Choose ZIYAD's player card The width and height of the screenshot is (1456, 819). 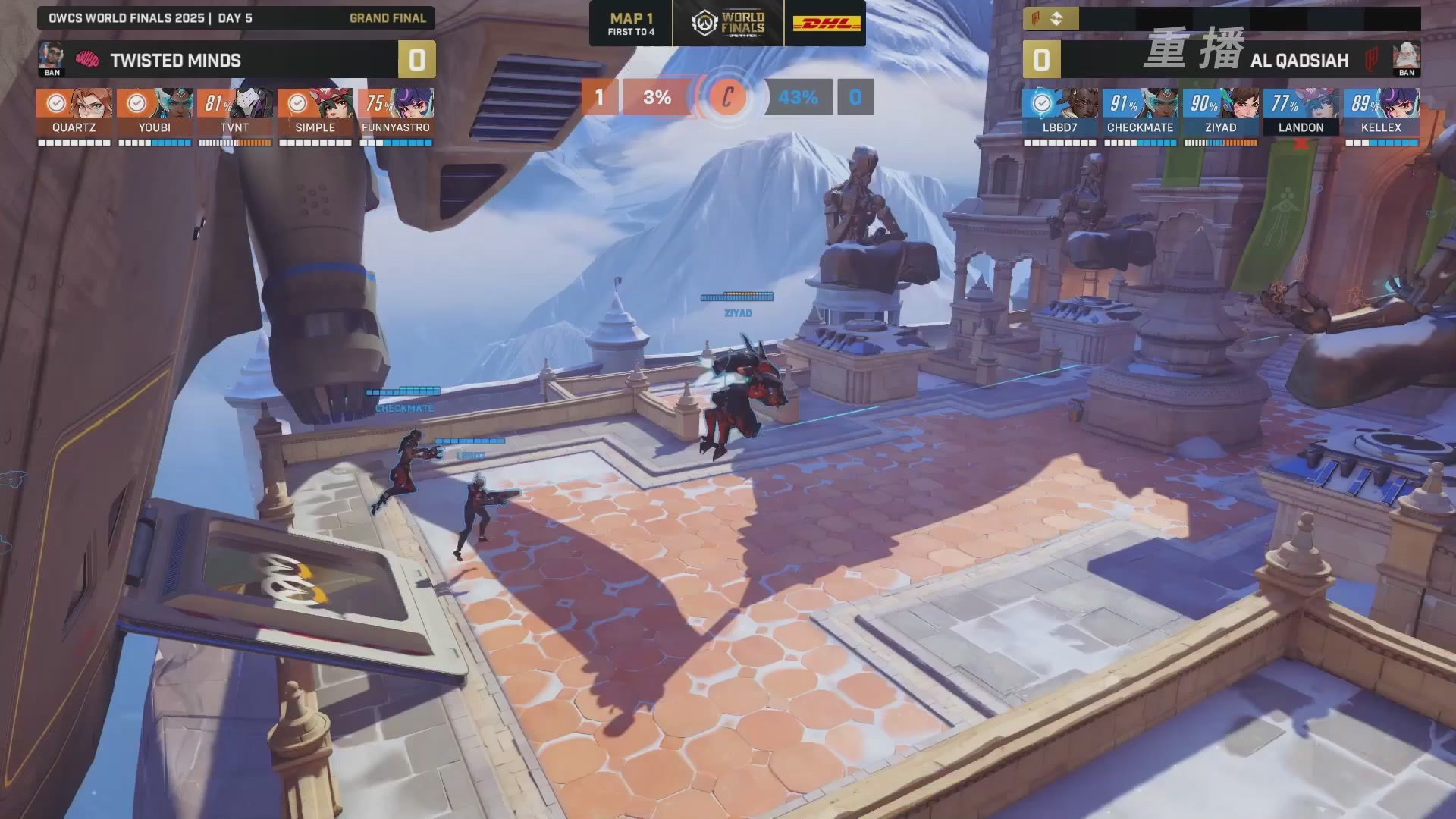[x=1220, y=111]
